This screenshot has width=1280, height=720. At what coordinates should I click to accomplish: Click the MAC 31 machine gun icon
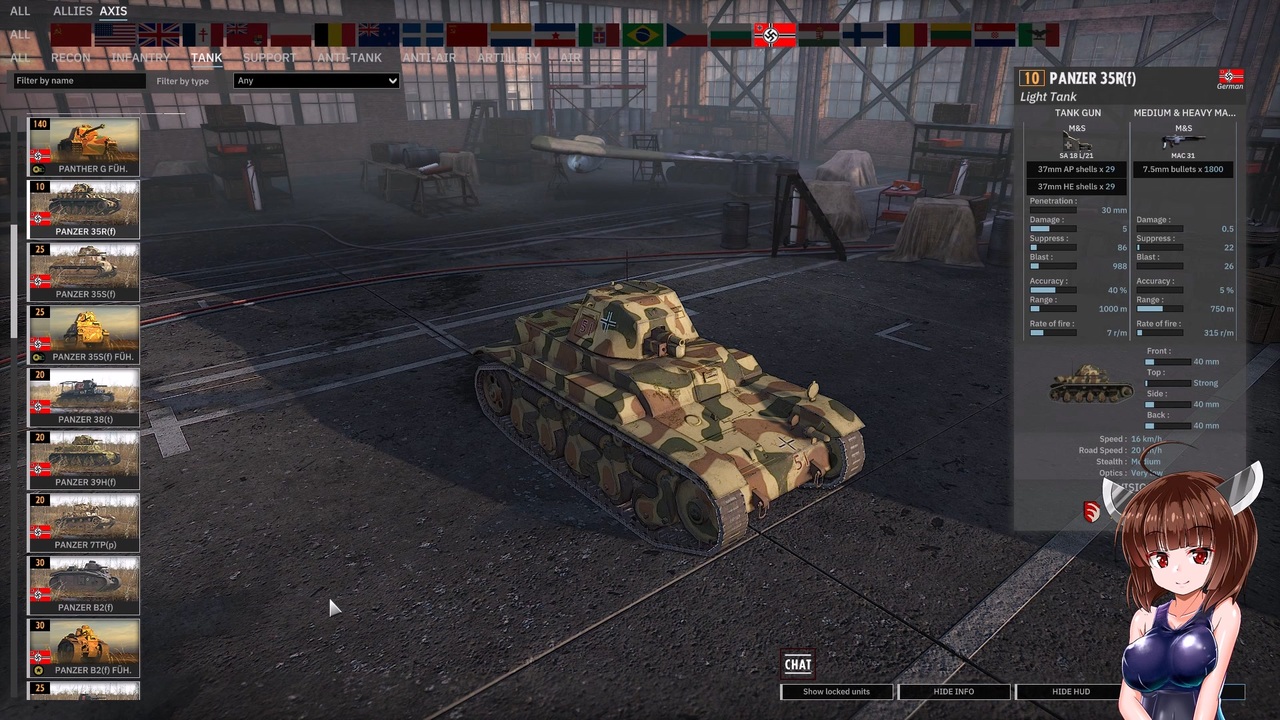(x=1183, y=142)
